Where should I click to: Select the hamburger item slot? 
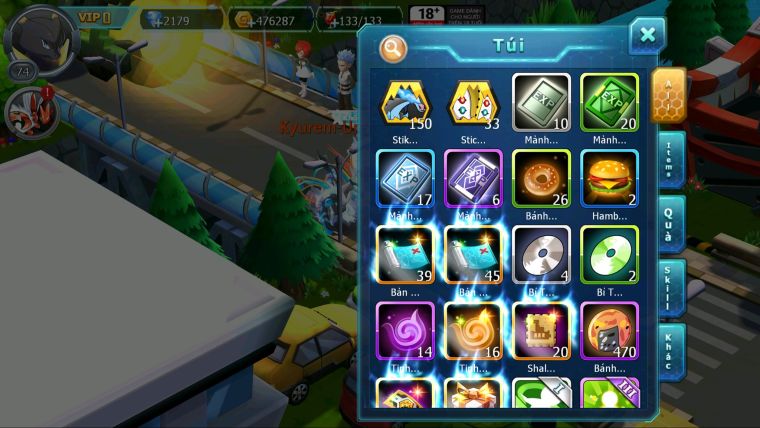[609, 178]
